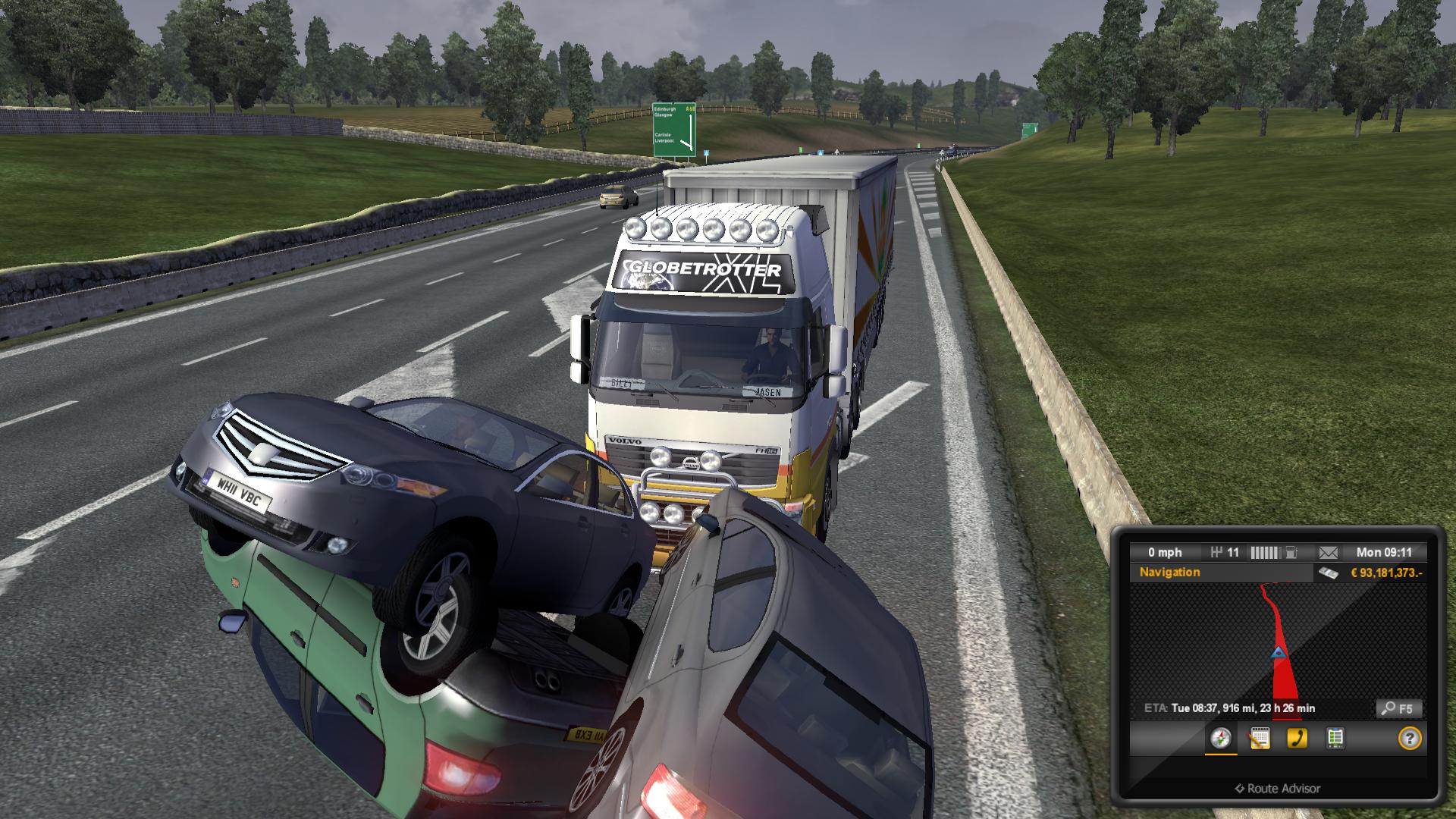Click the magnifier zoom button on the map
Image resolution: width=1456 pixels, height=819 pixels.
[x=1398, y=708]
